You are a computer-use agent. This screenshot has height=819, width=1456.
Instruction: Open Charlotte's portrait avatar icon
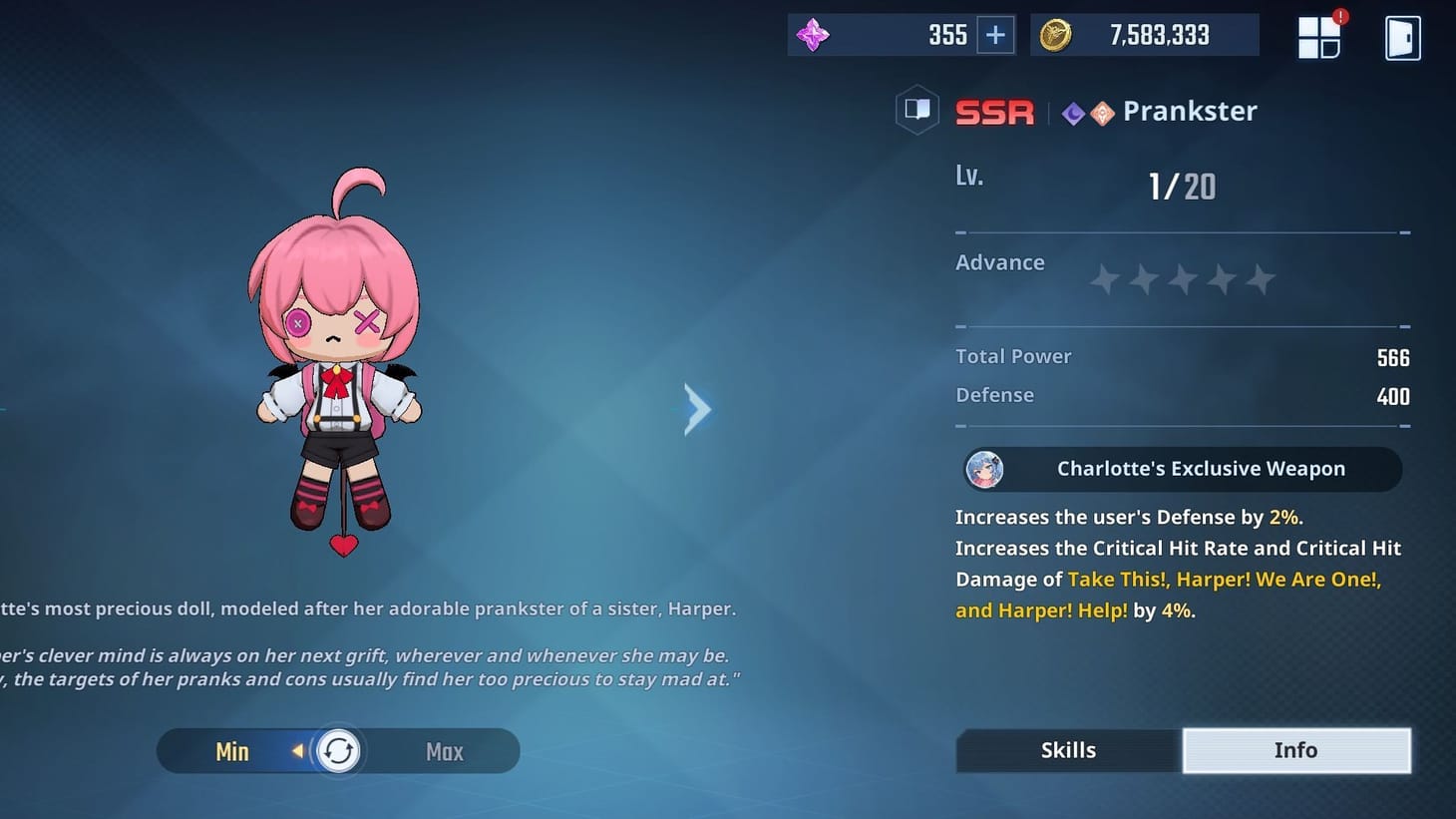pos(985,469)
